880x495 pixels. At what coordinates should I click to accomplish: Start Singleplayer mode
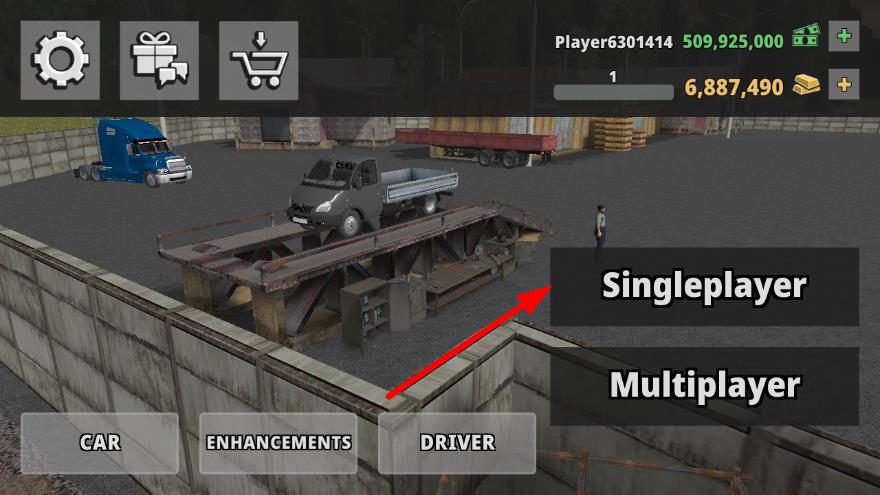tap(704, 286)
